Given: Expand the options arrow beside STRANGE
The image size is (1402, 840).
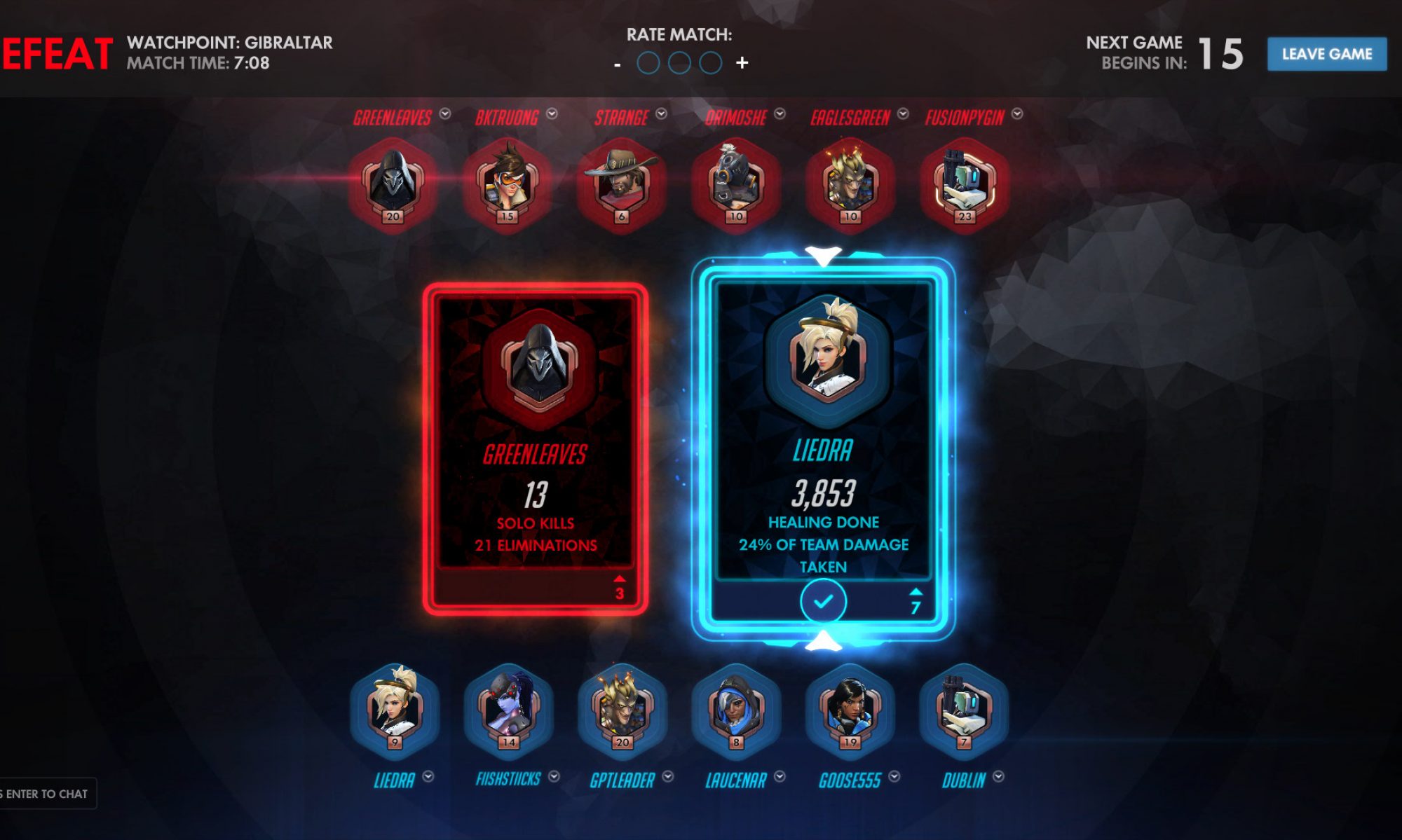Looking at the screenshot, I should pyautogui.click(x=661, y=113).
